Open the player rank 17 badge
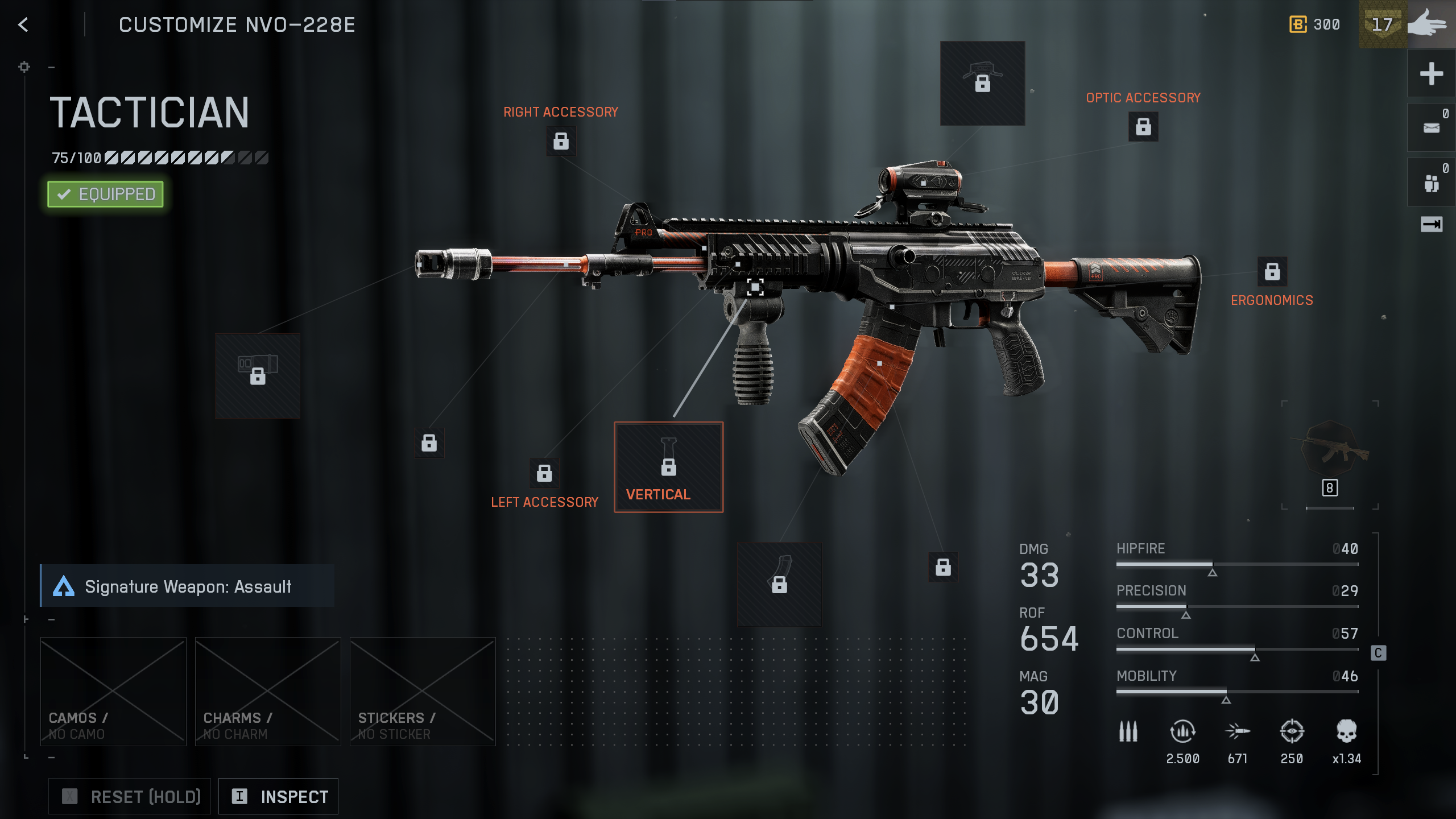This screenshot has width=1456, height=819. [1382, 24]
